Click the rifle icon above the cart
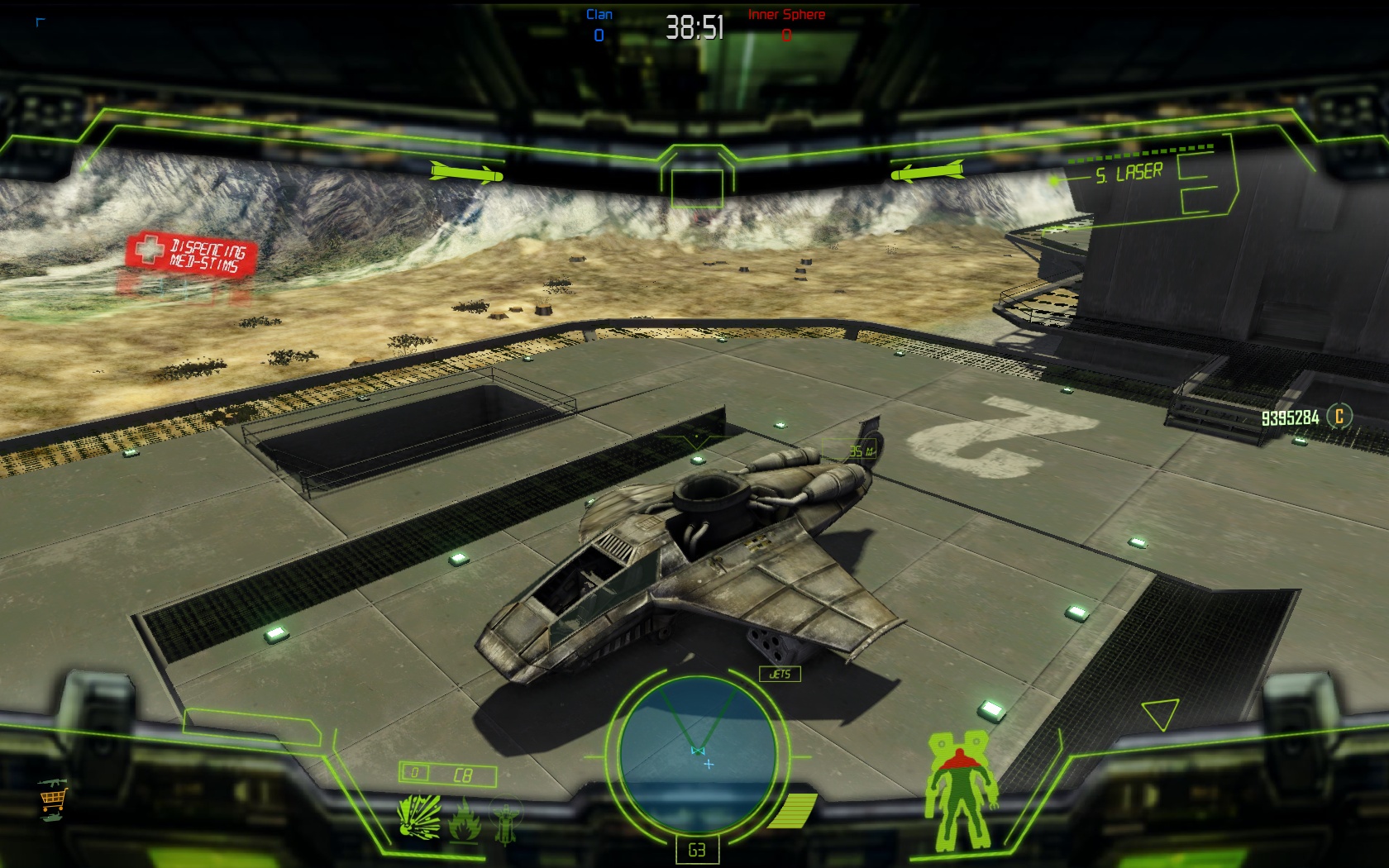This screenshot has height=868, width=1389. (x=51, y=781)
